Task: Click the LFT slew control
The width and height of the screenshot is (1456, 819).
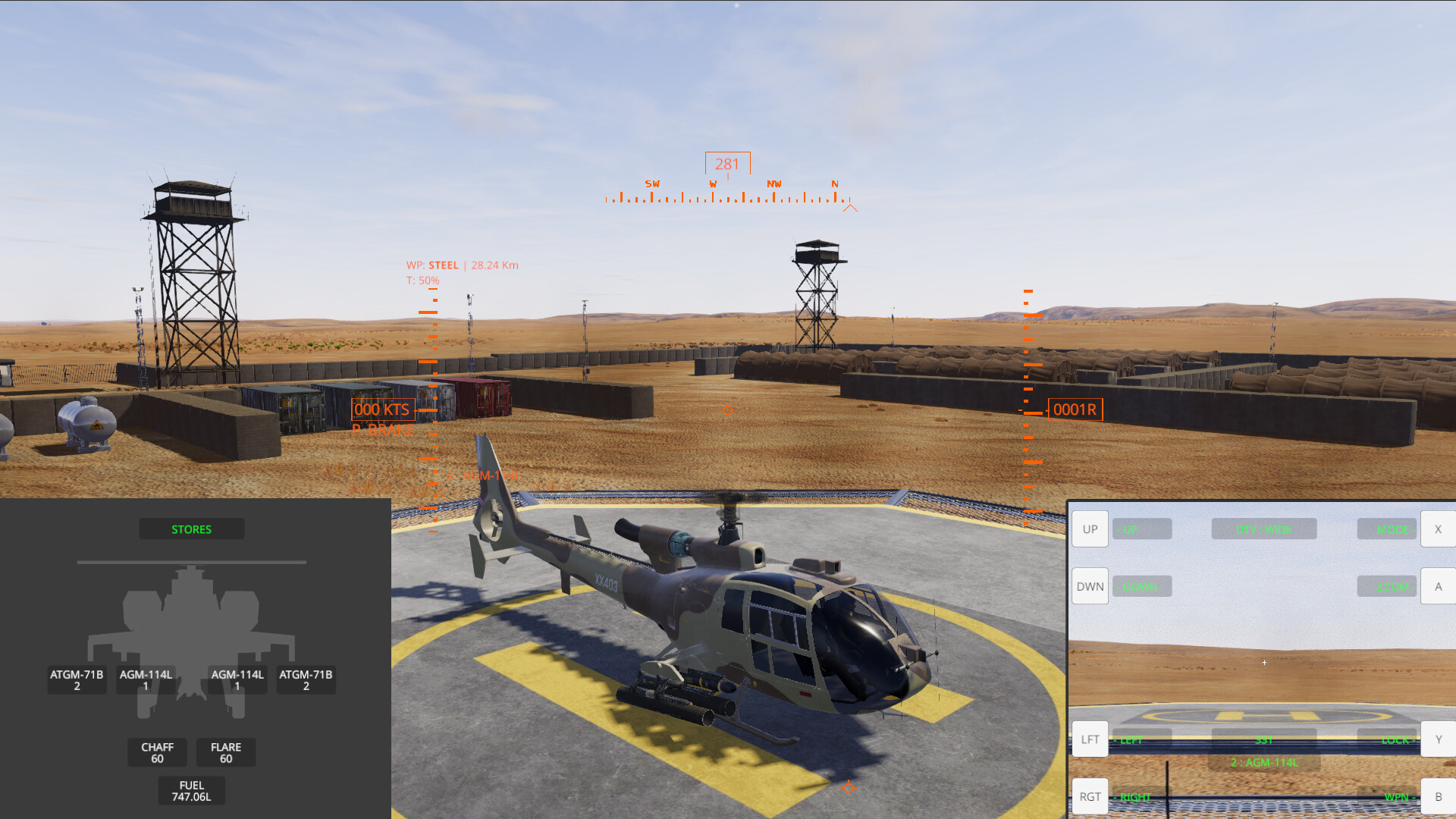Action: pyautogui.click(x=1090, y=739)
